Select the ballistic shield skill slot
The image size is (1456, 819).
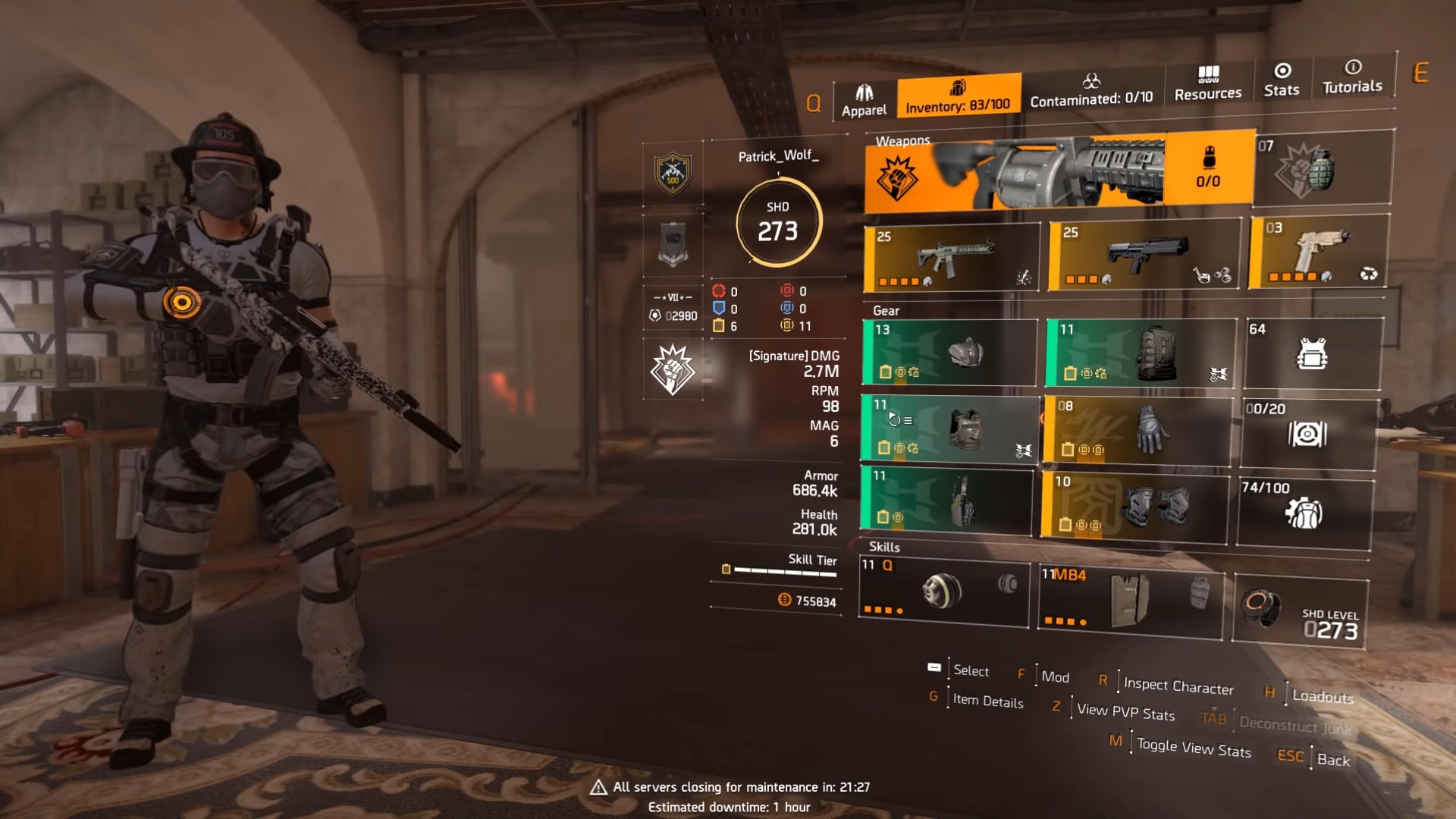click(x=1131, y=600)
